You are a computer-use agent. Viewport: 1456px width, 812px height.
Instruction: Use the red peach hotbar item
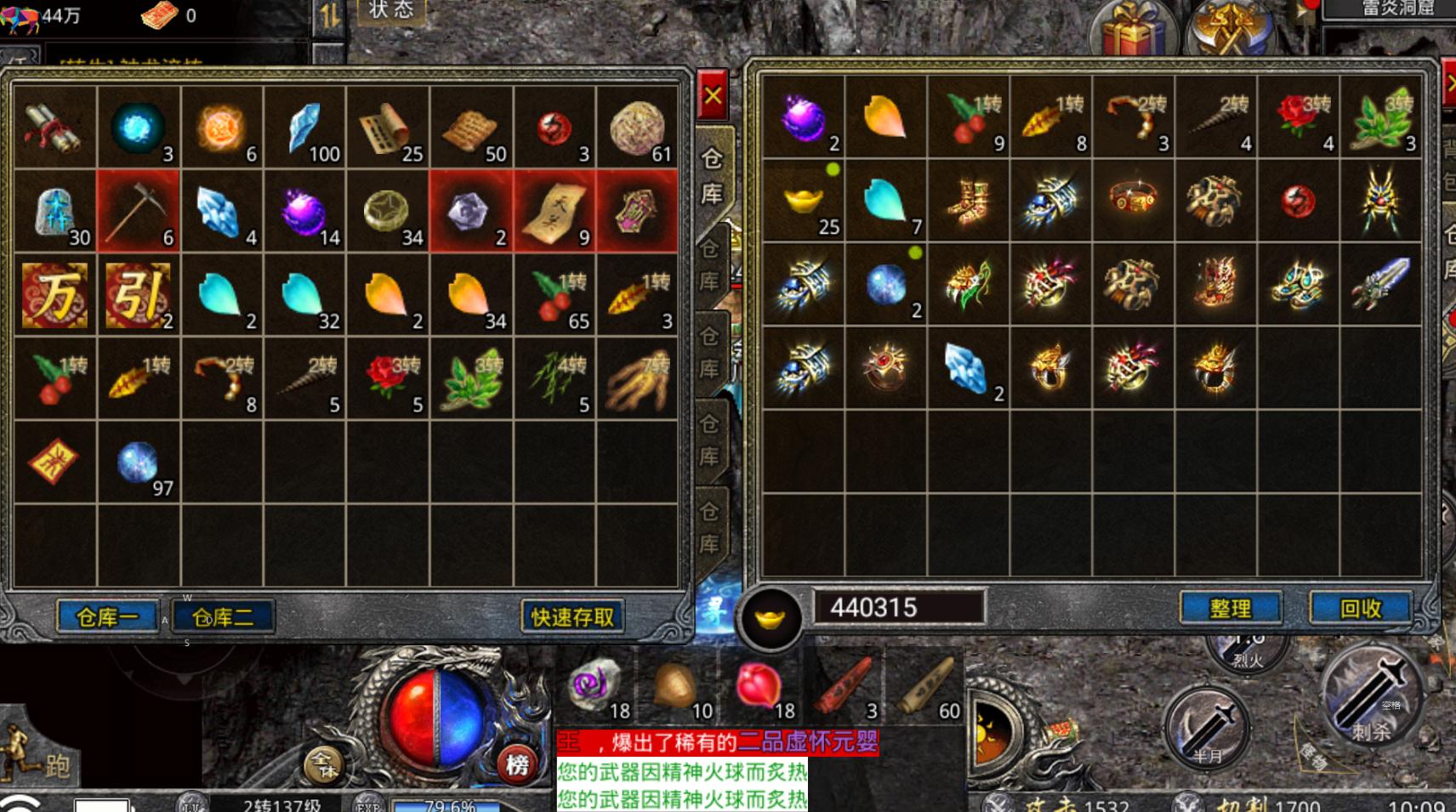click(759, 685)
